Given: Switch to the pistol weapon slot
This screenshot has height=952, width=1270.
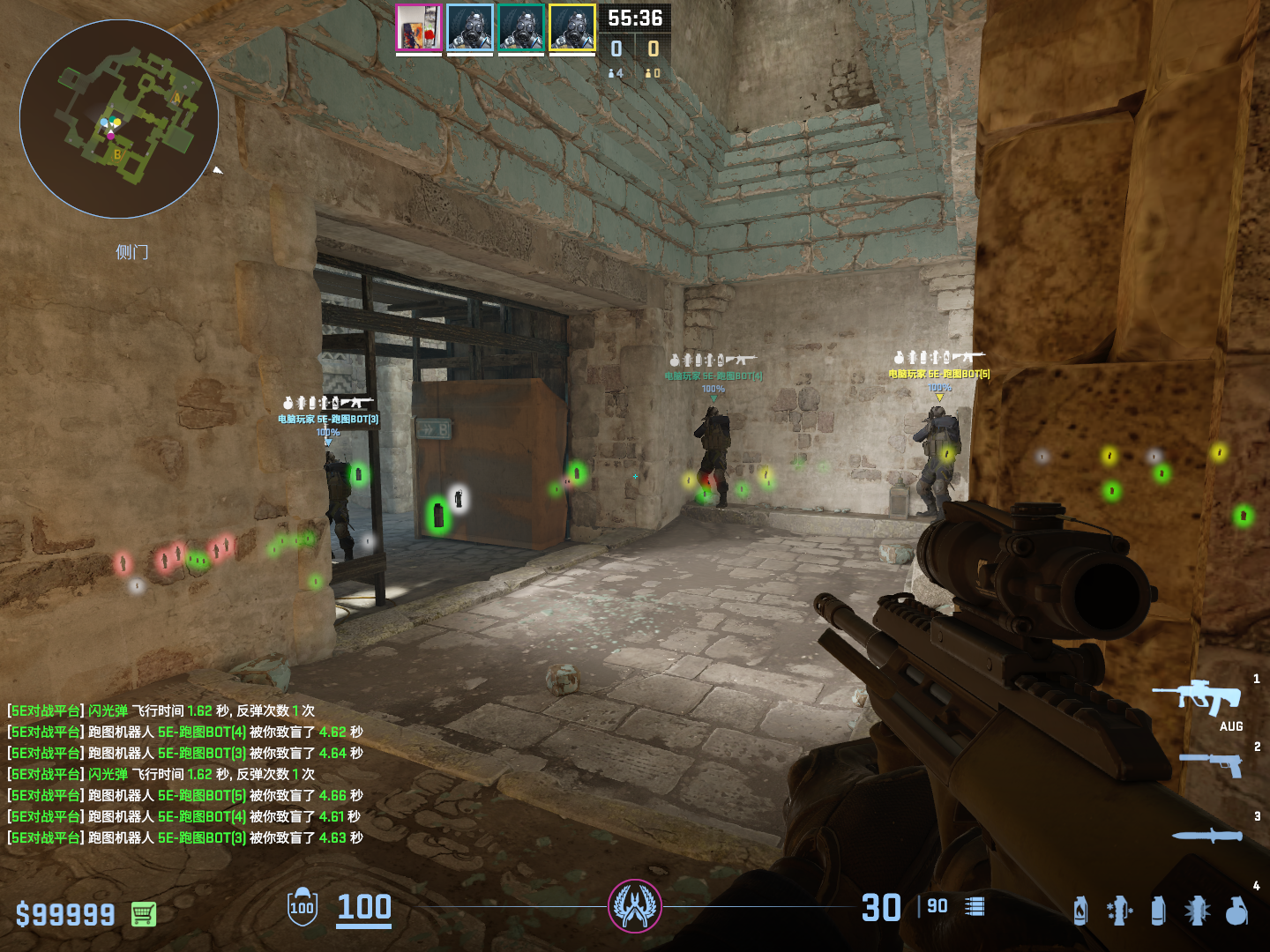Looking at the screenshot, I should [1212, 763].
